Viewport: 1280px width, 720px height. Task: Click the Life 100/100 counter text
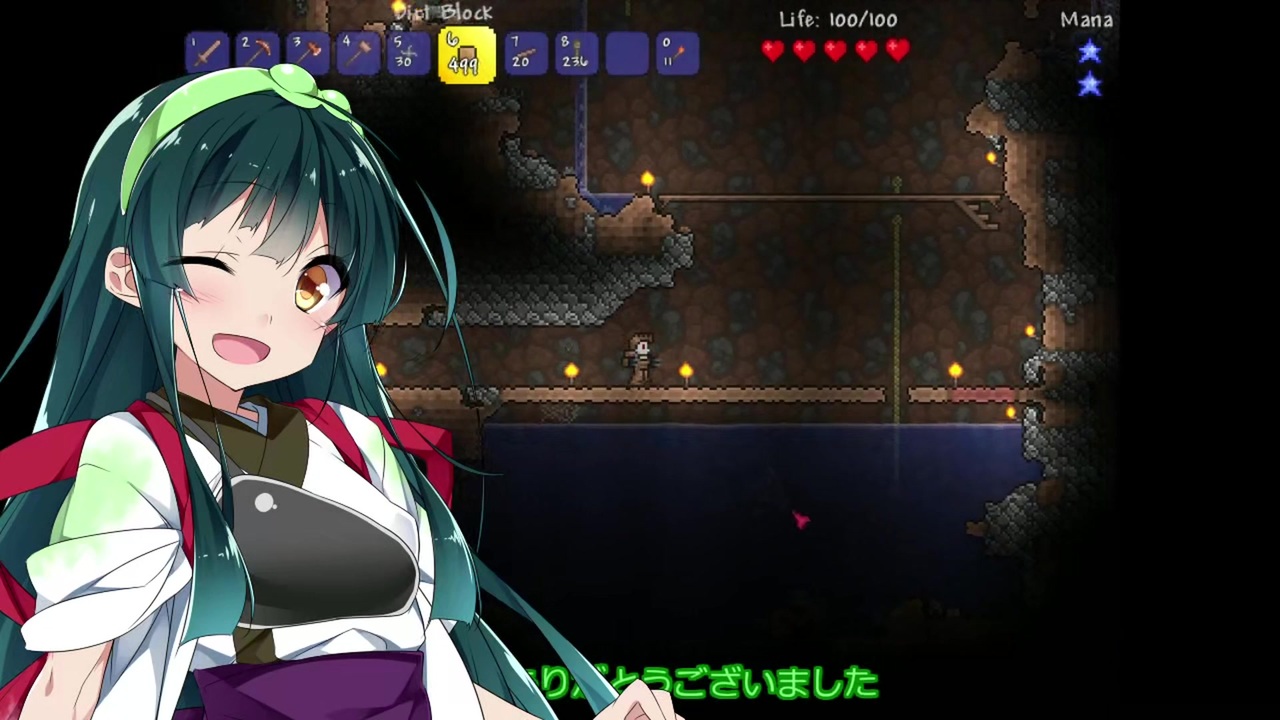click(837, 19)
